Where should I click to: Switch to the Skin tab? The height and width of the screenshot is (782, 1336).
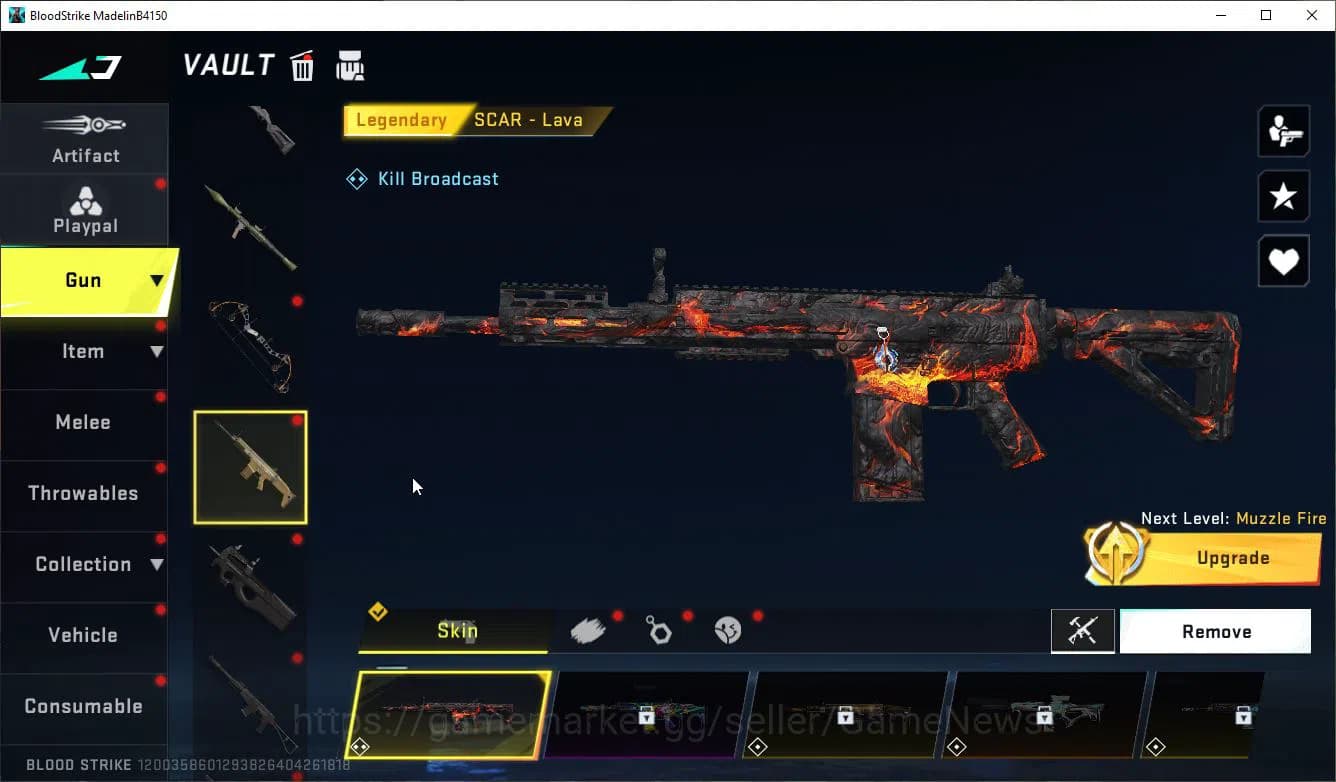pyautogui.click(x=455, y=631)
